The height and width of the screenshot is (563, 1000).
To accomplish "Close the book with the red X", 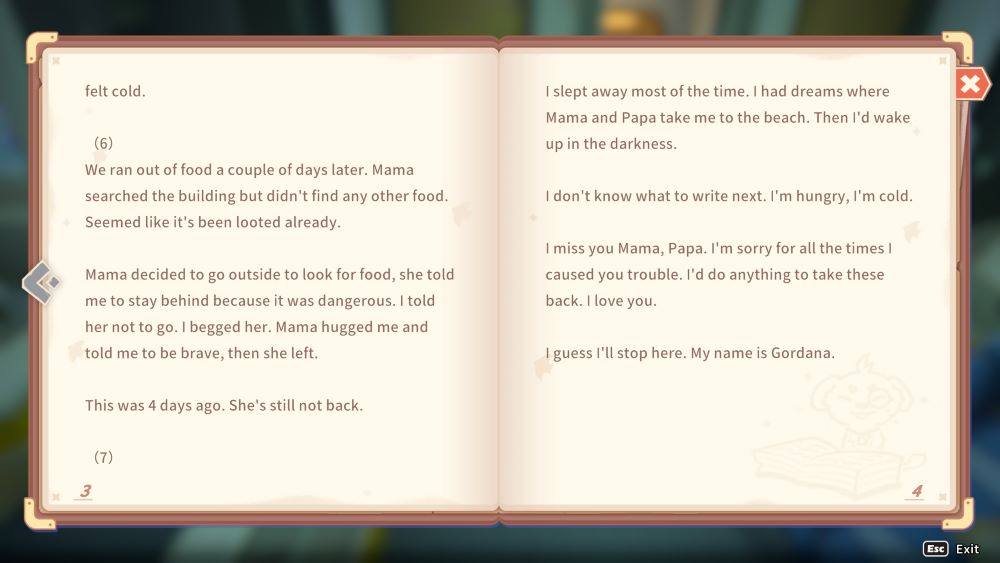I will tap(969, 84).
